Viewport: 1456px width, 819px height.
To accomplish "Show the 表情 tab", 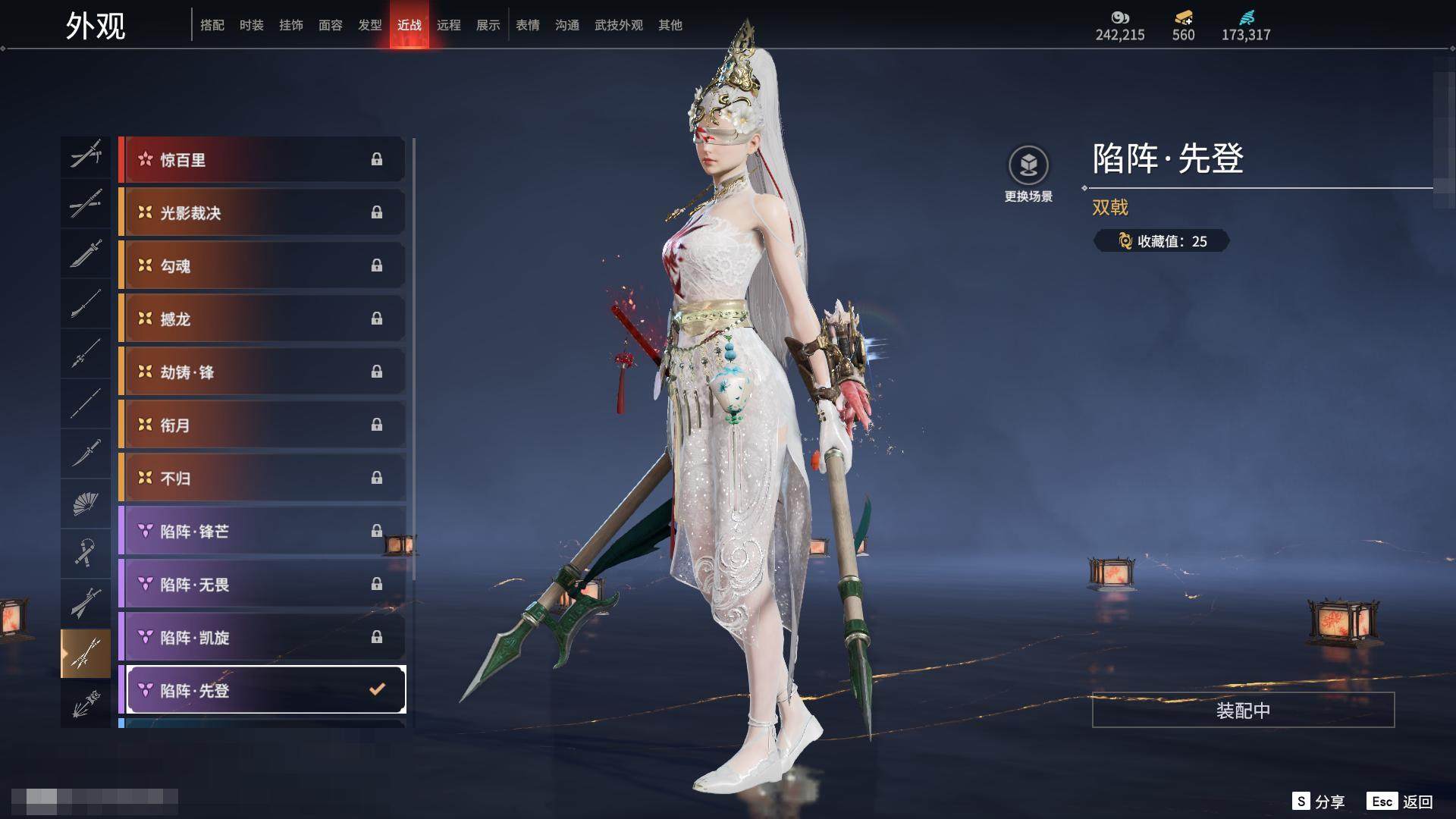I will click(x=527, y=25).
